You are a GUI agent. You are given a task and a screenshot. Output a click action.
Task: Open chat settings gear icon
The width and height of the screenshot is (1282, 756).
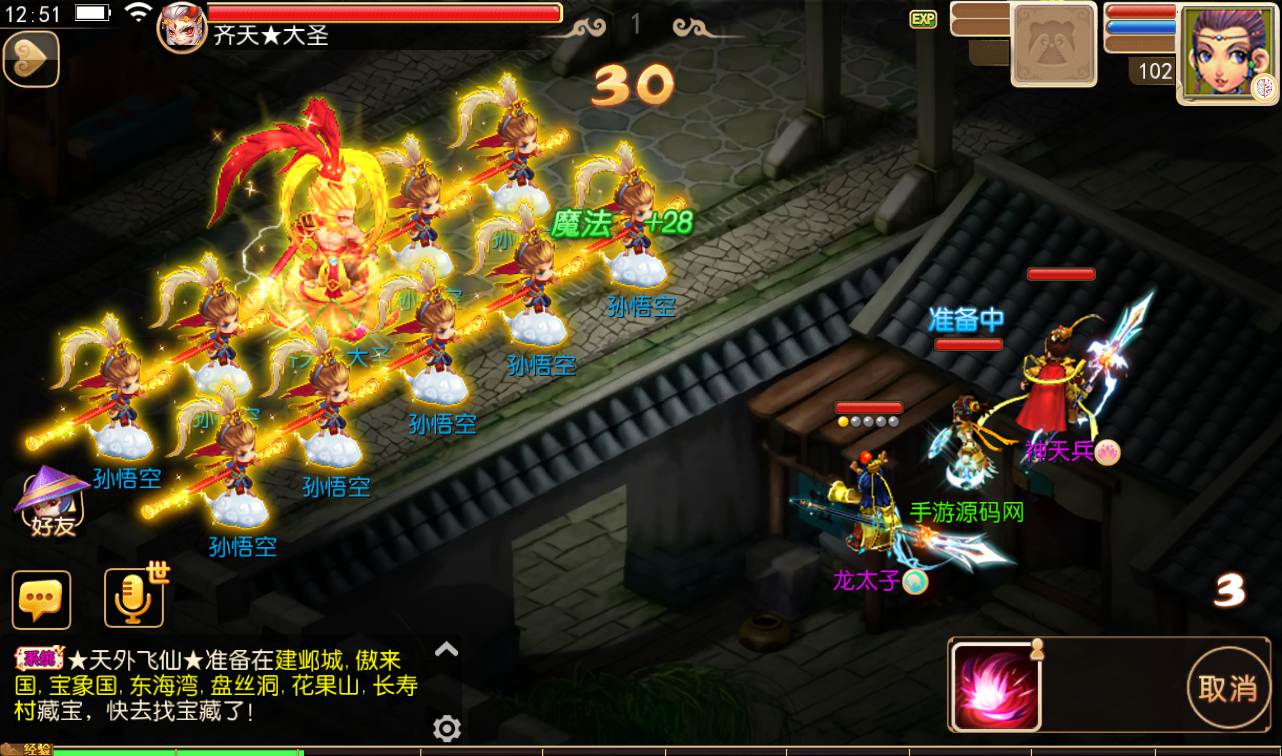point(446,728)
